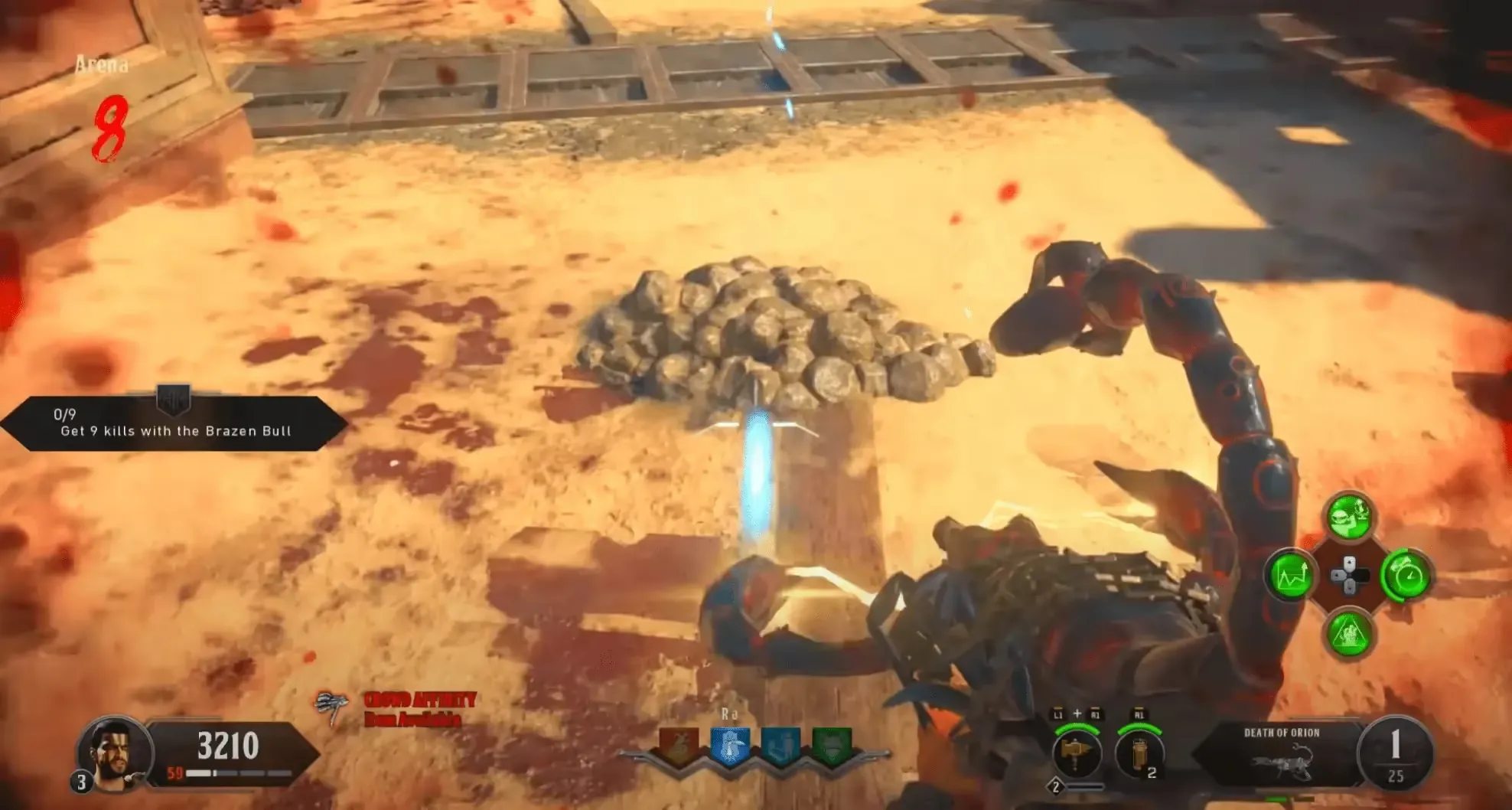Use the triangle flame elixir

pos(1349,634)
